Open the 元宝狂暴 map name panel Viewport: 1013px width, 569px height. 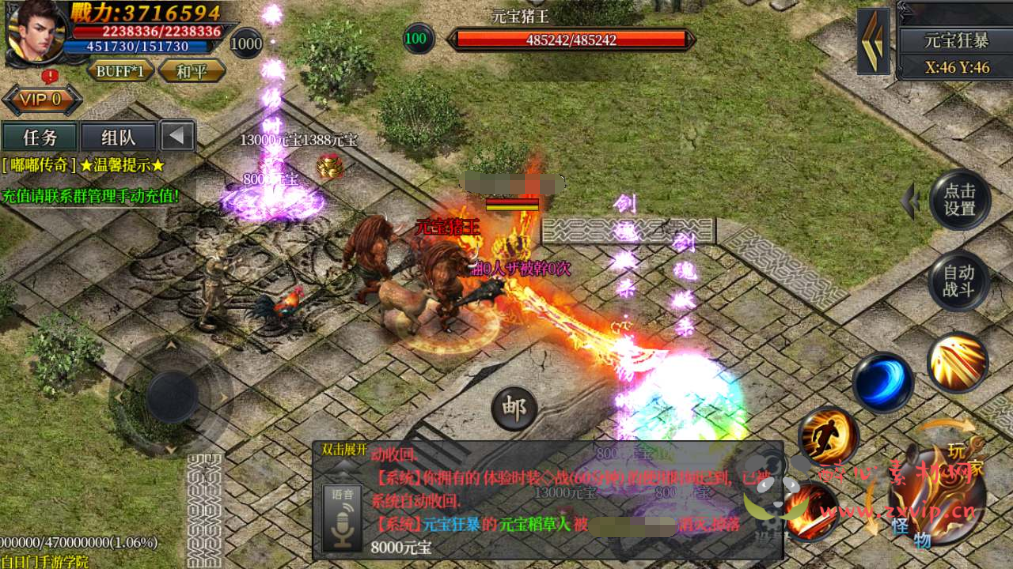(955, 41)
